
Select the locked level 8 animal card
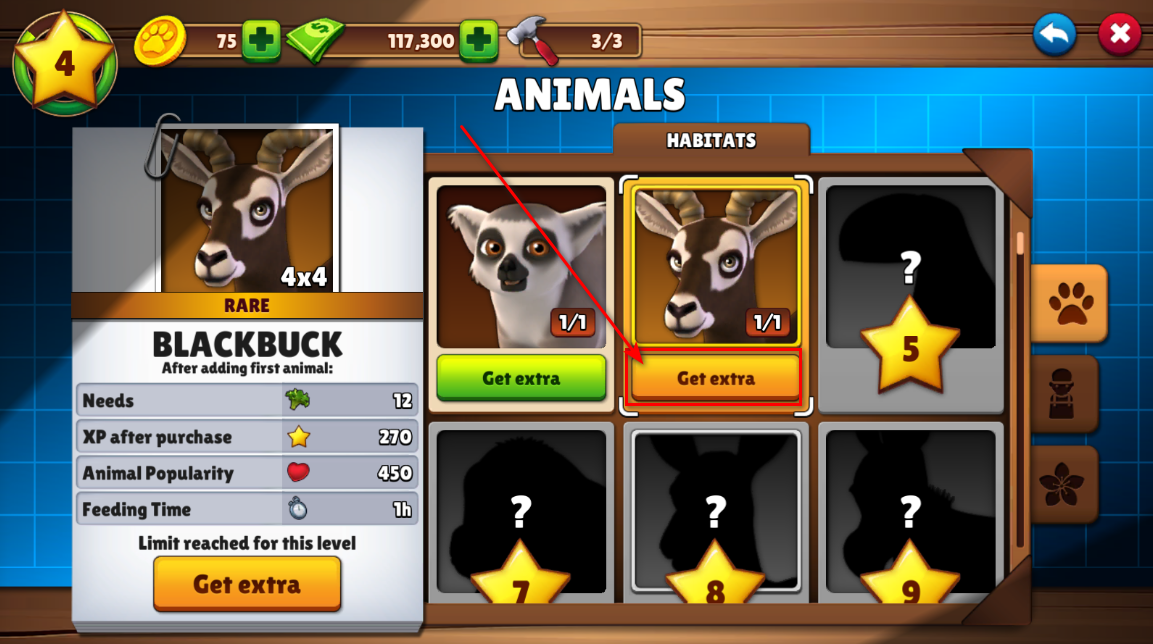pyautogui.click(x=715, y=515)
